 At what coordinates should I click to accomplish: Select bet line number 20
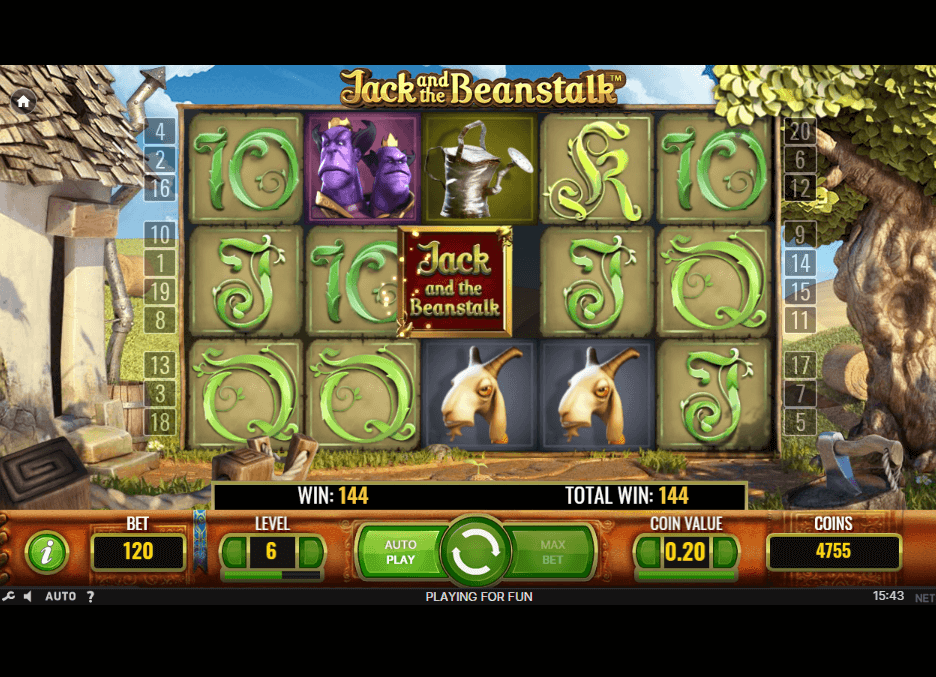click(x=799, y=131)
